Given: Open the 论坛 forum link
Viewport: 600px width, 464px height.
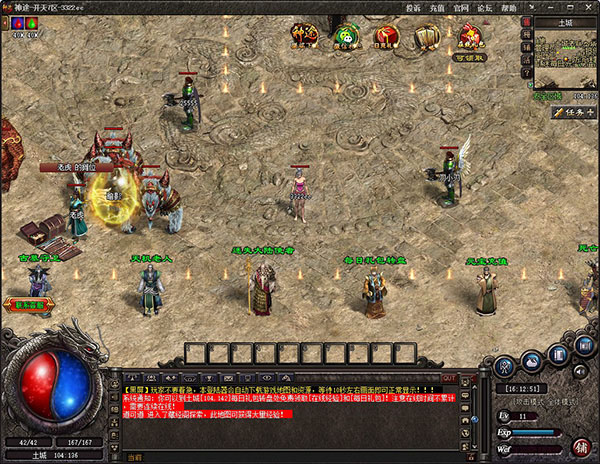Looking at the screenshot, I should tap(484, 7).
